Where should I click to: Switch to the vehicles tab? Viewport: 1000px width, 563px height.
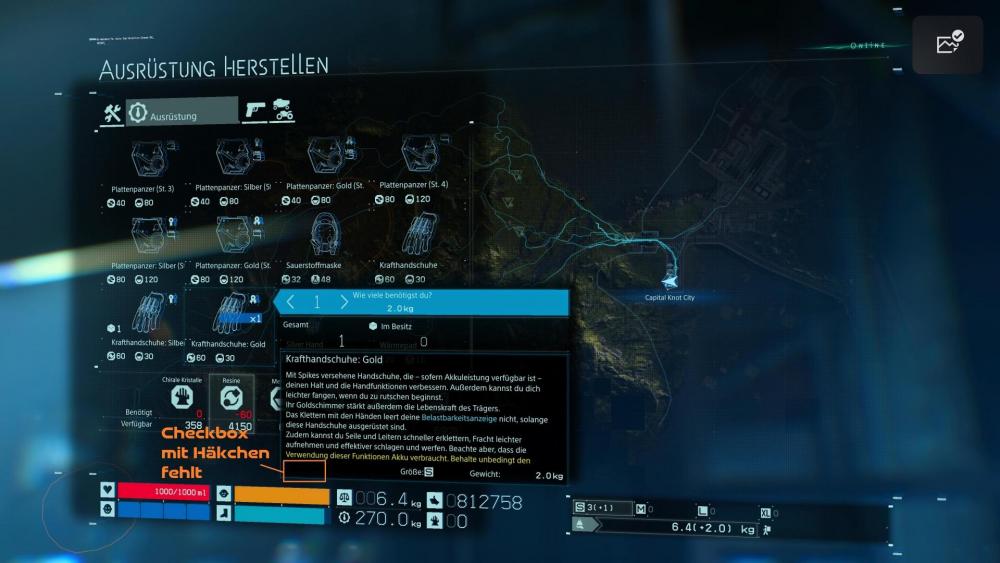coord(284,113)
